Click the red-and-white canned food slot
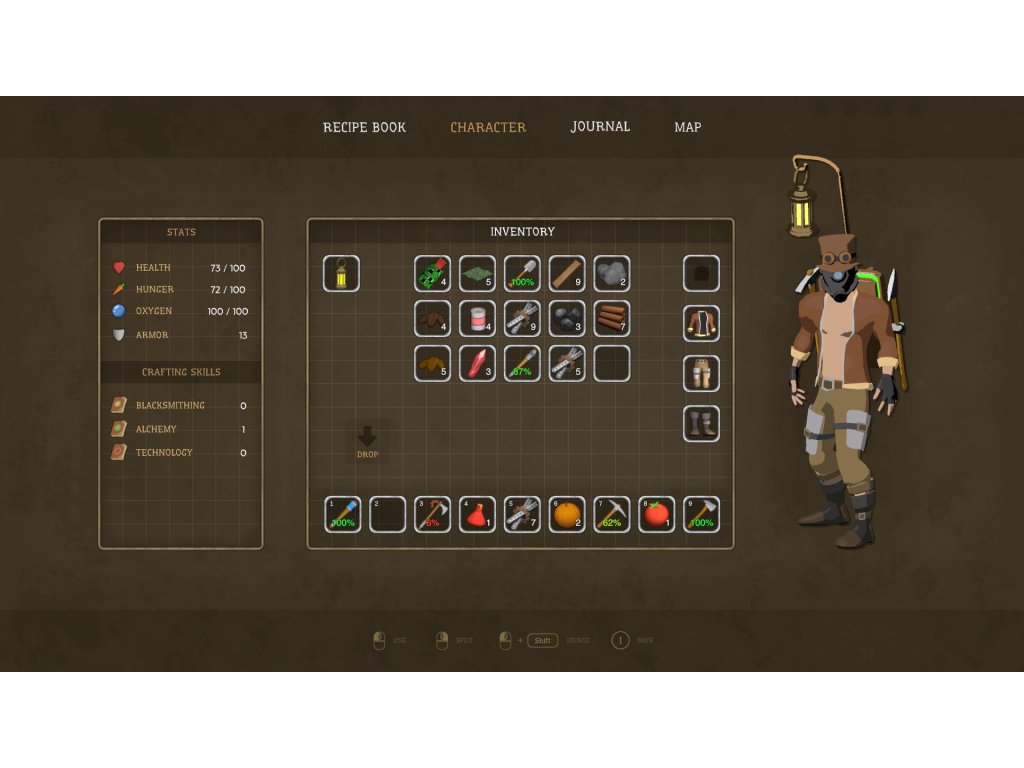The width and height of the screenshot is (1024, 768). (477, 319)
